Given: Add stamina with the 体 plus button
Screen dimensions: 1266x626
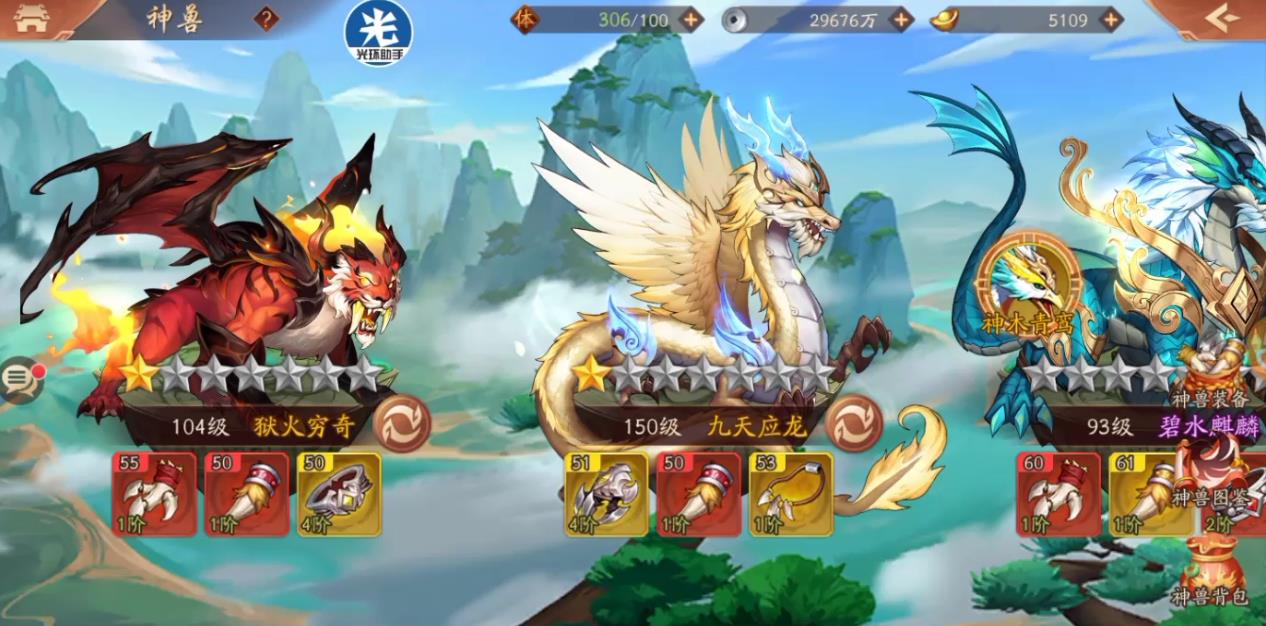Looking at the screenshot, I should click(x=691, y=19).
